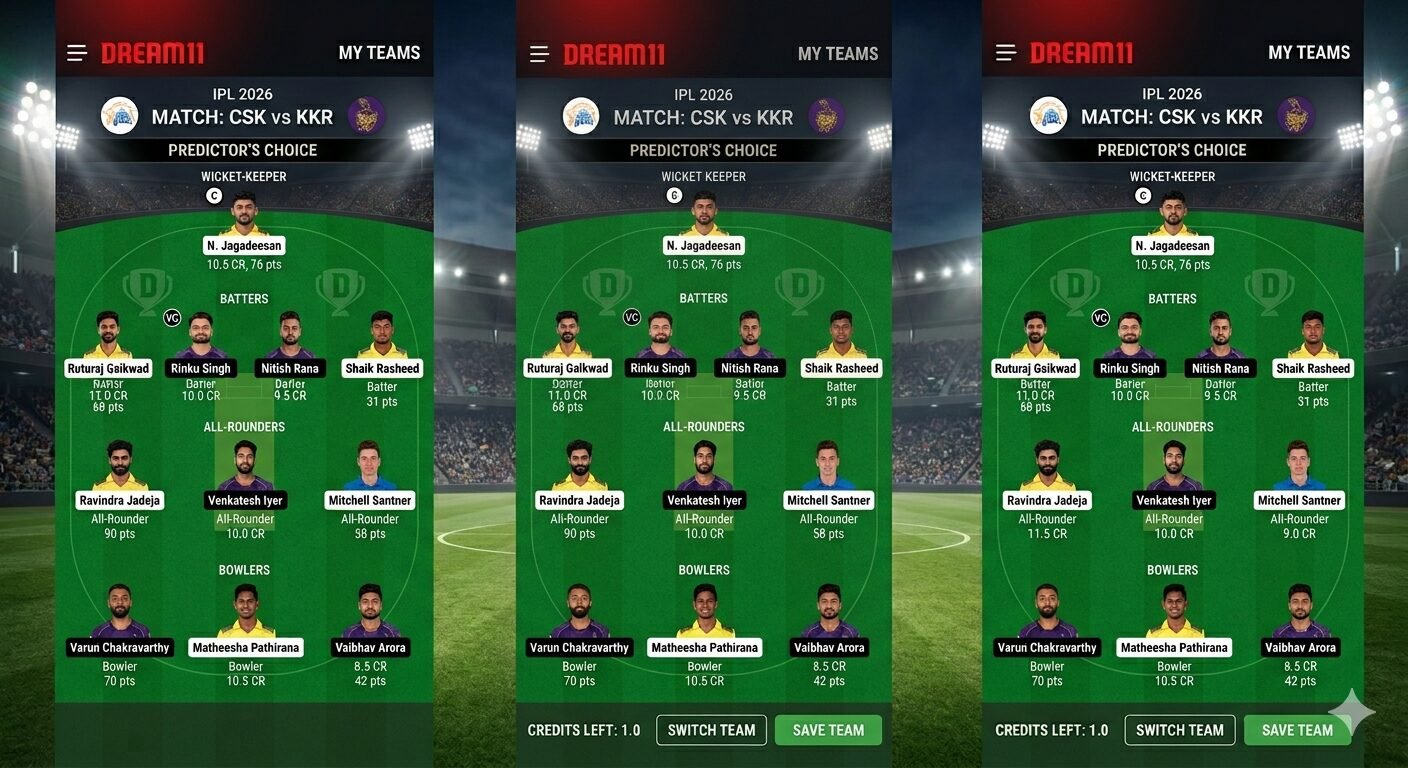
Task: Select Shaik Rasheed's name label
Action: (x=381, y=367)
